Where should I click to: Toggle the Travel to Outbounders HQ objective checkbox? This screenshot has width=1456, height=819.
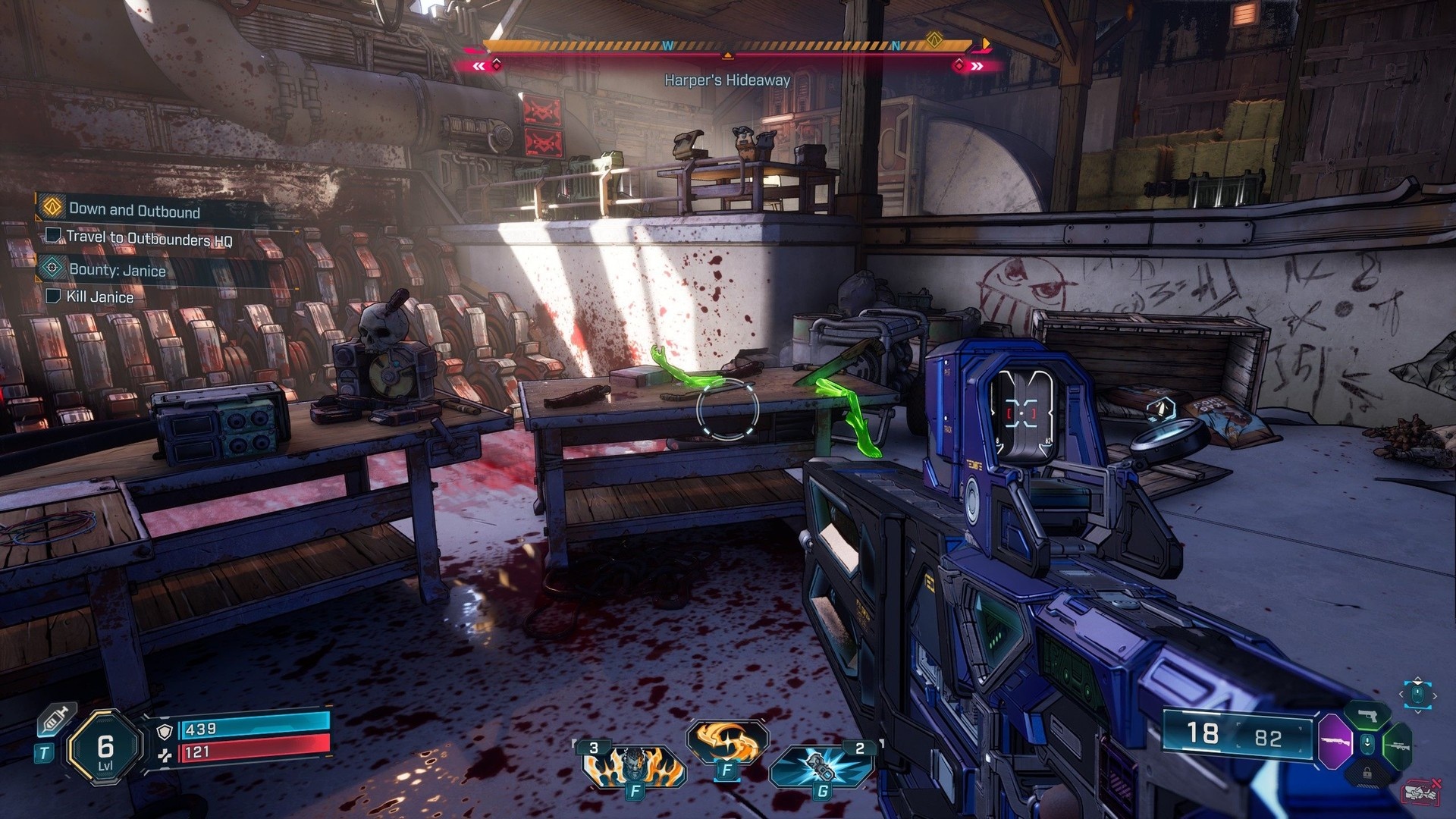[54, 236]
